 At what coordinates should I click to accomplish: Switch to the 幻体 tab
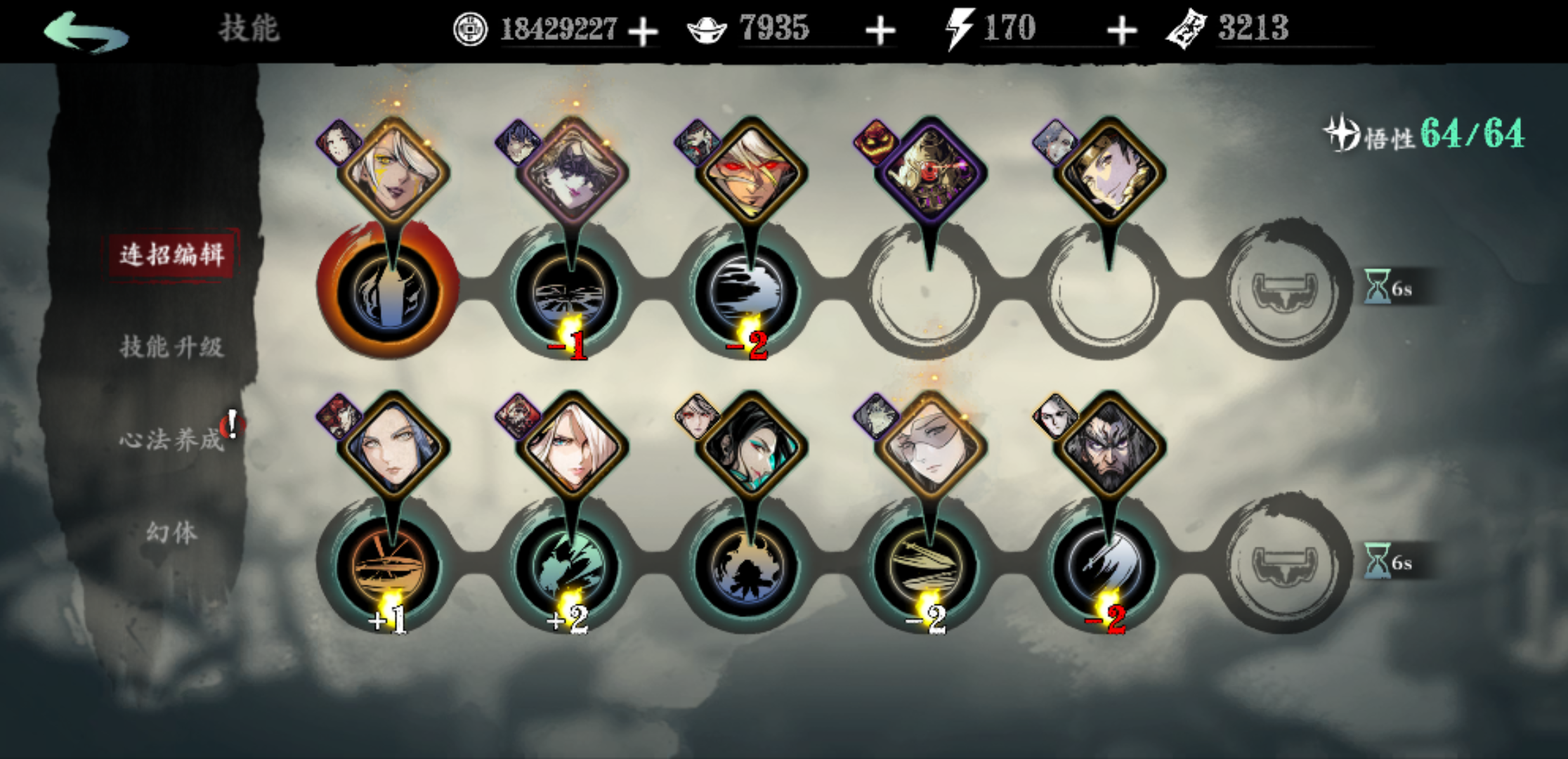point(171,532)
